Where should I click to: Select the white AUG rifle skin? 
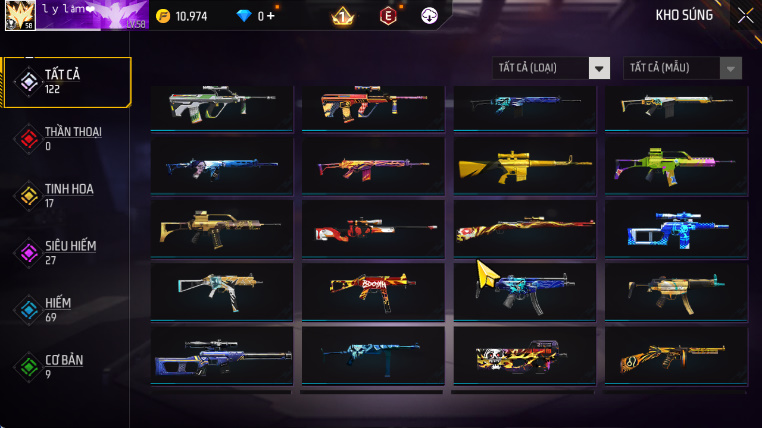[221, 104]
